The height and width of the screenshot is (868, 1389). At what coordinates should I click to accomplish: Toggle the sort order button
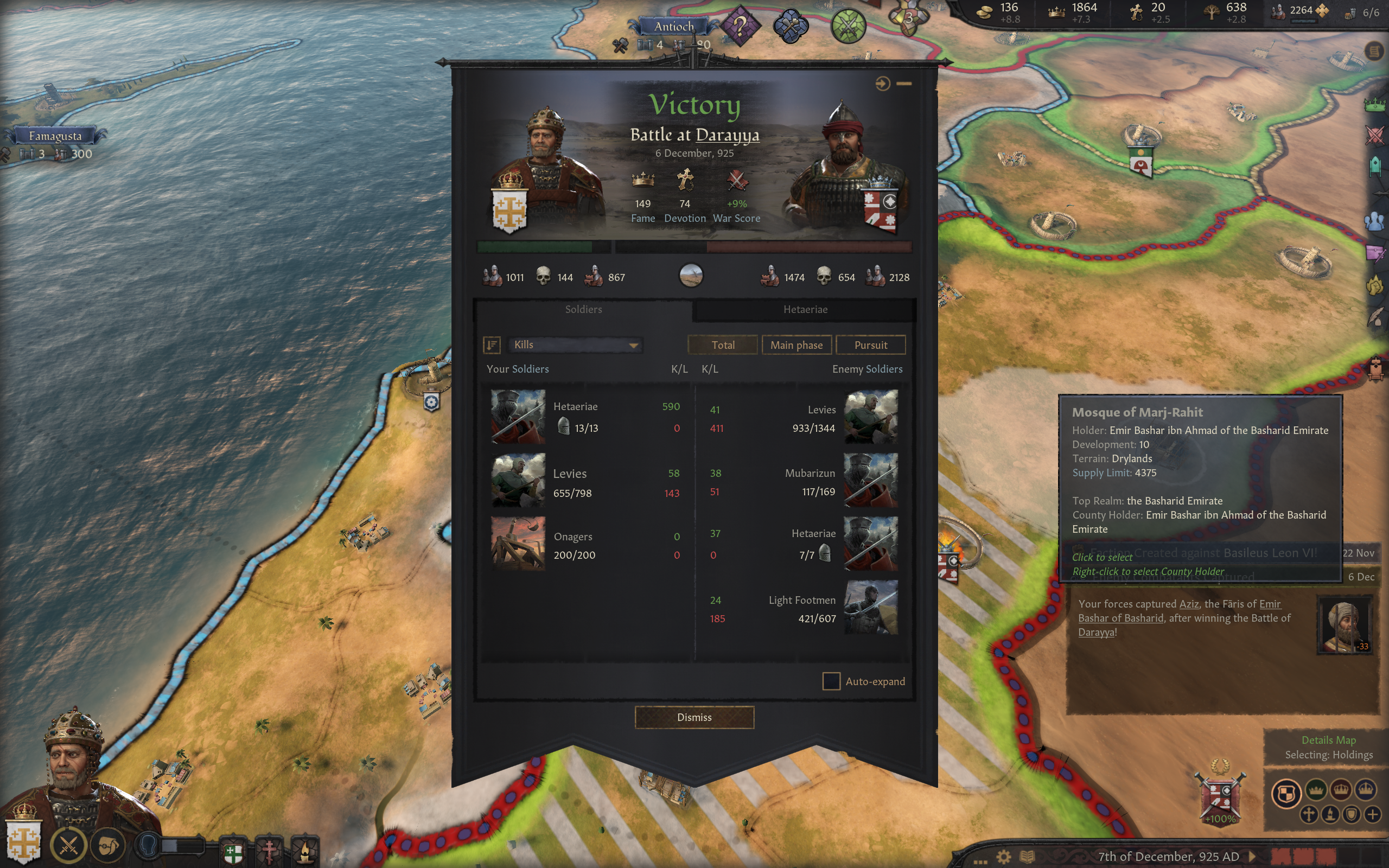click(x=492, y=344)
